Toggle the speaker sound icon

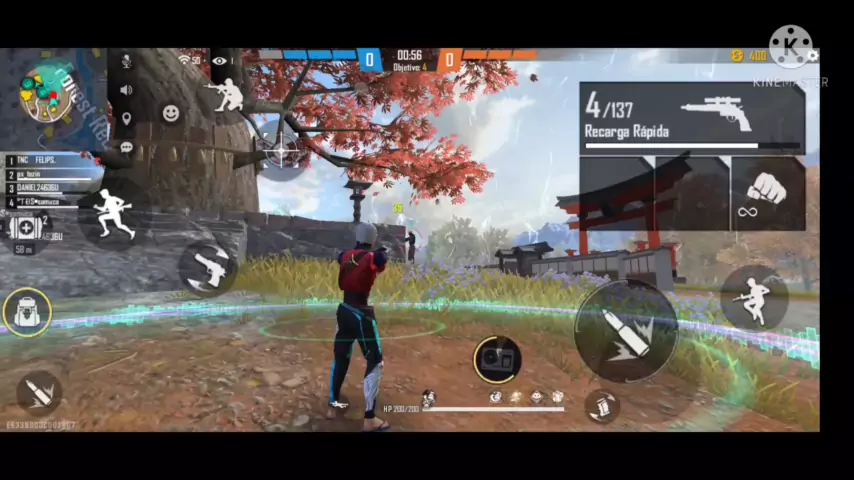tap(126, 90)
